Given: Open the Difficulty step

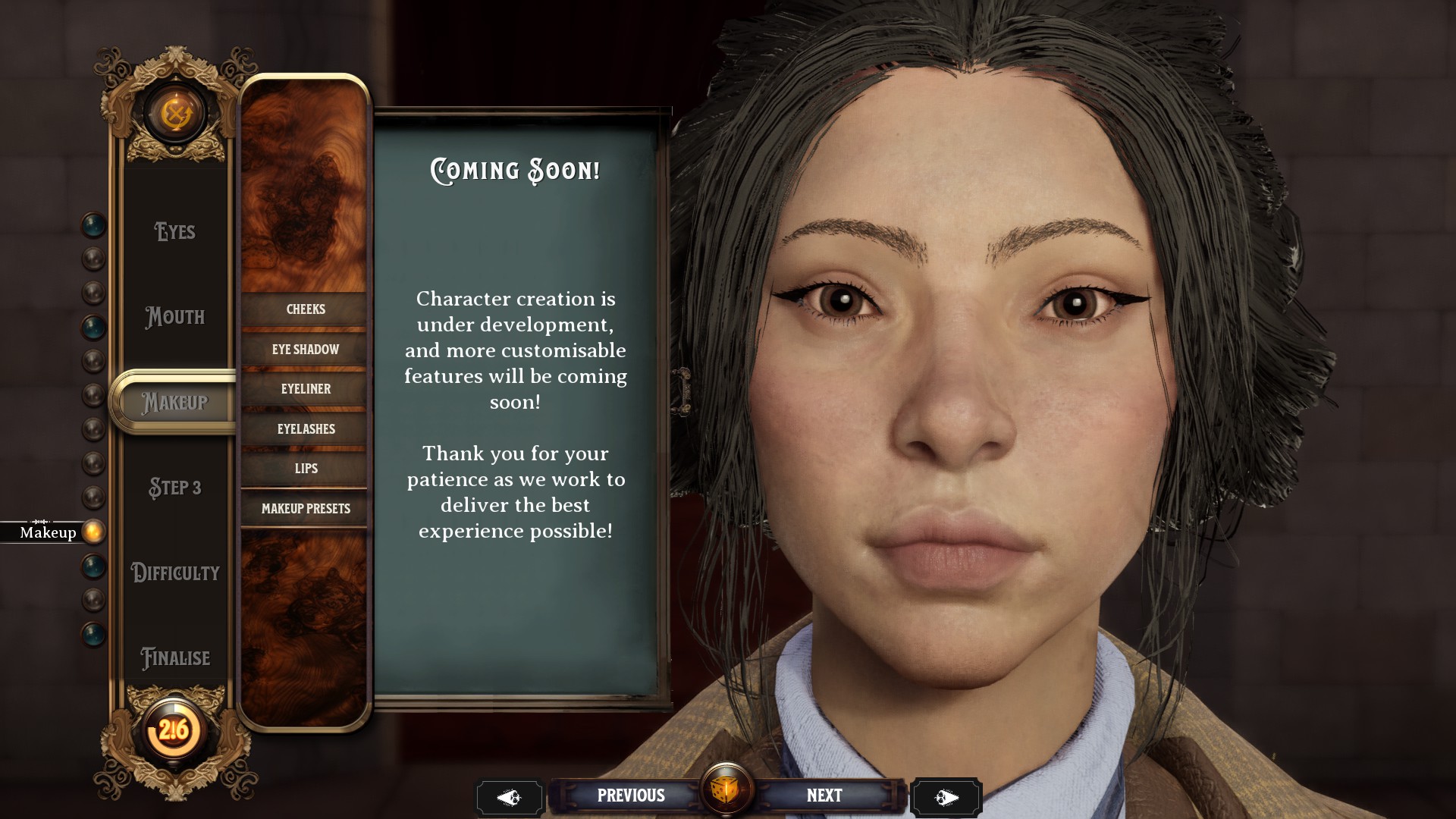Looking at the screenshot, I should (x=175, y=573).
